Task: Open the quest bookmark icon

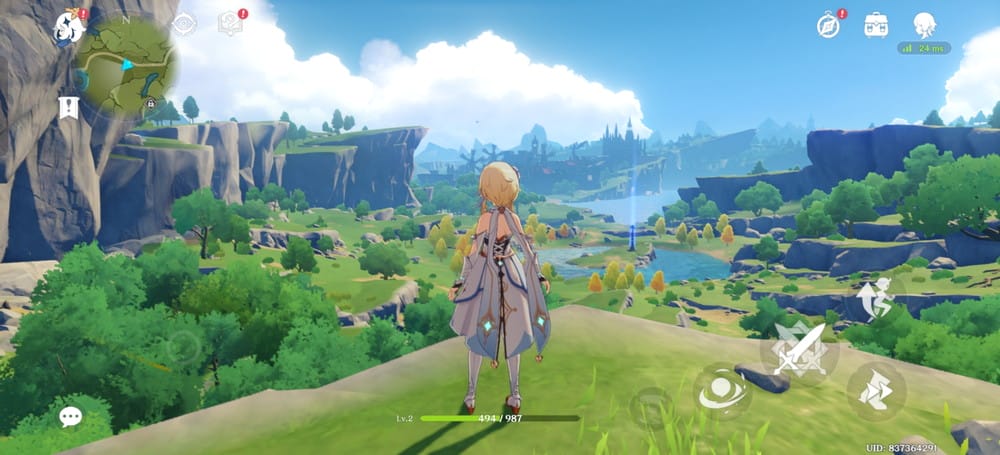Action: 68,107
